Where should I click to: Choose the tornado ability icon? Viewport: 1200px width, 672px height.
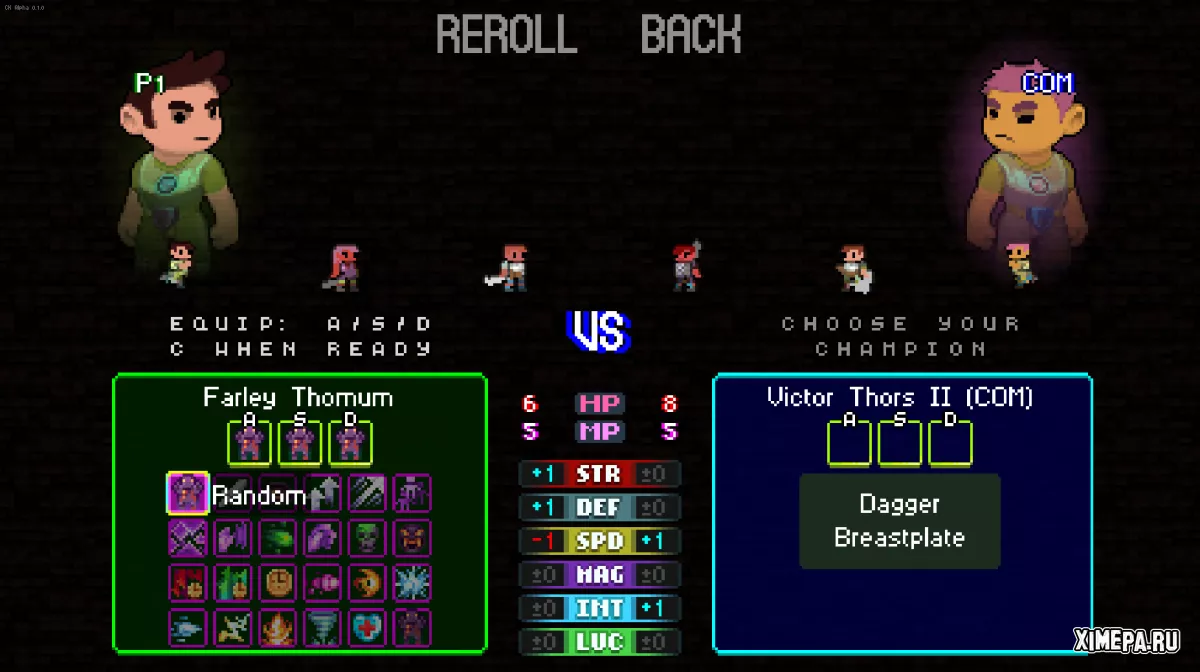coord(322,627)
